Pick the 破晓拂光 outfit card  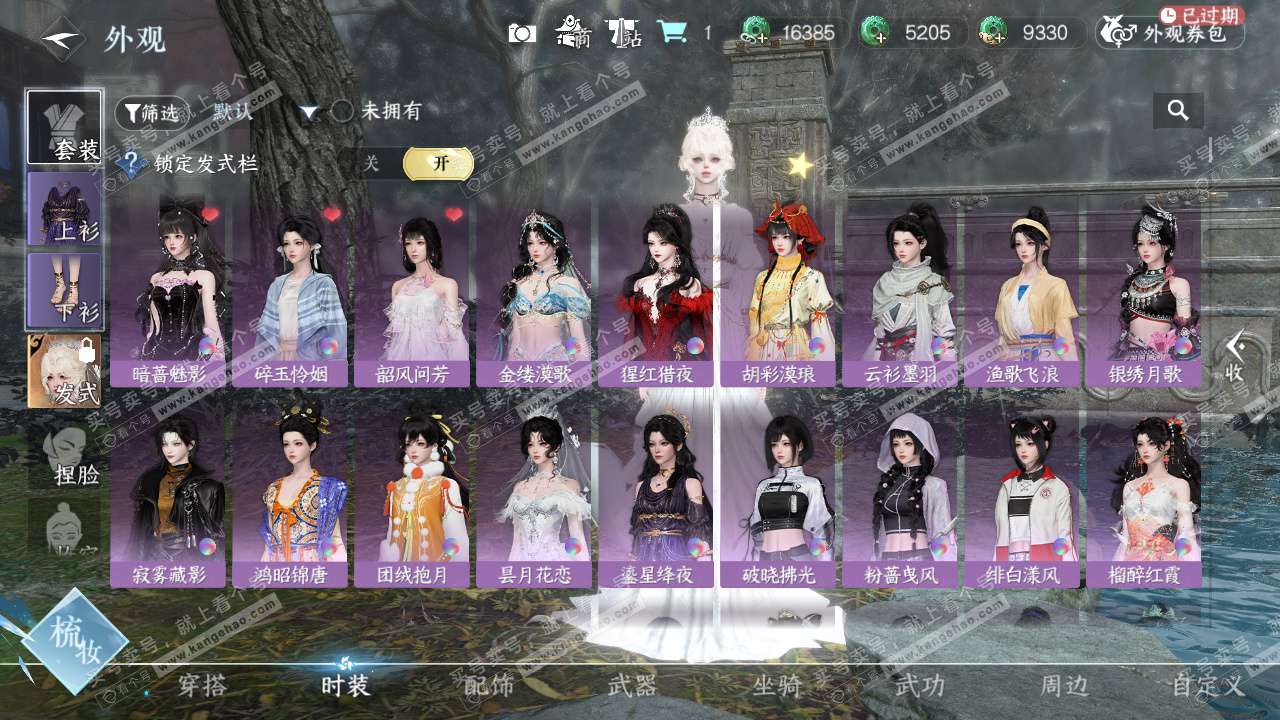tap(778, 498)
